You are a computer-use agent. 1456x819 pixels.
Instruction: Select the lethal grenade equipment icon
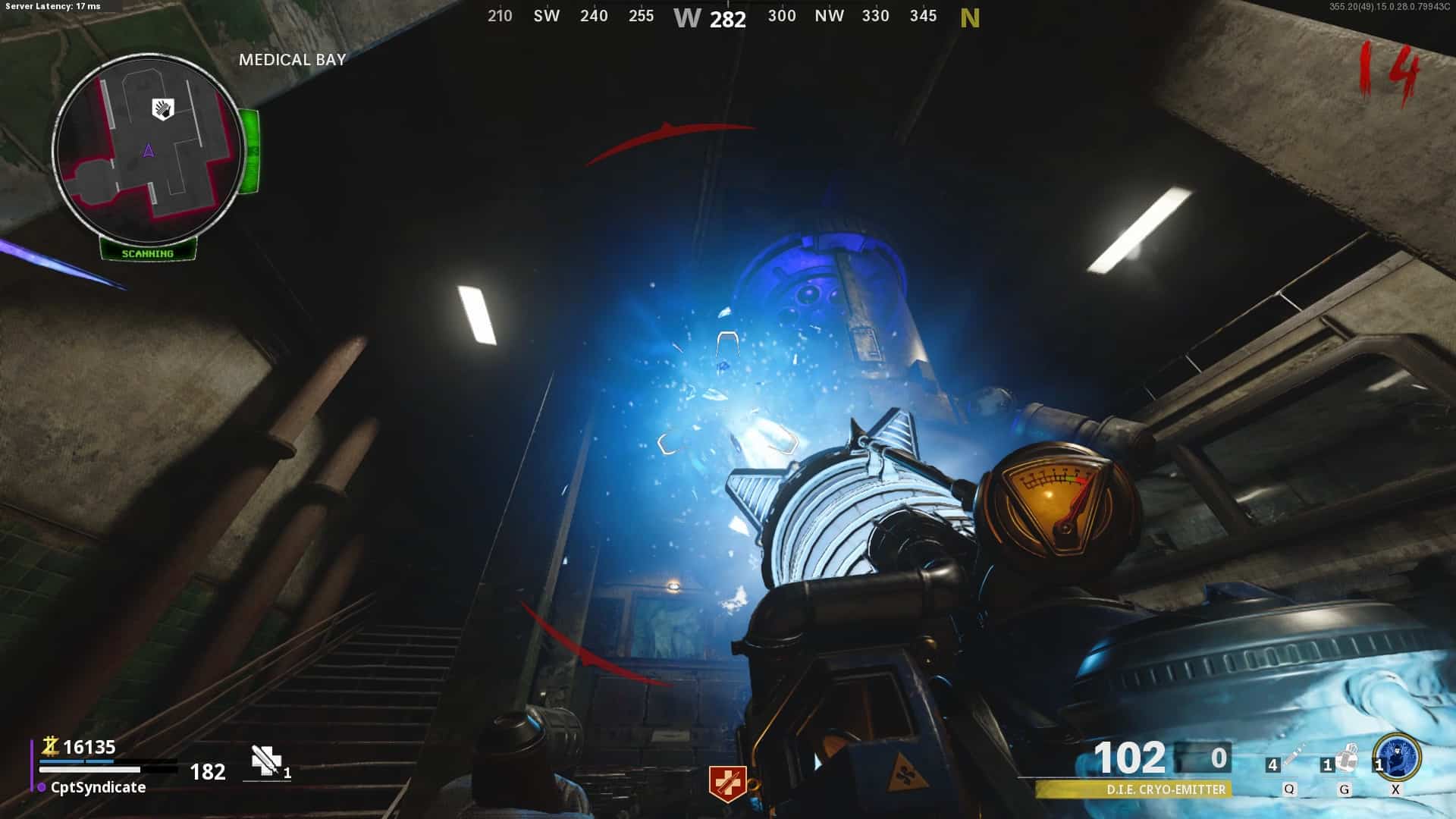[x=1346, y=759]
